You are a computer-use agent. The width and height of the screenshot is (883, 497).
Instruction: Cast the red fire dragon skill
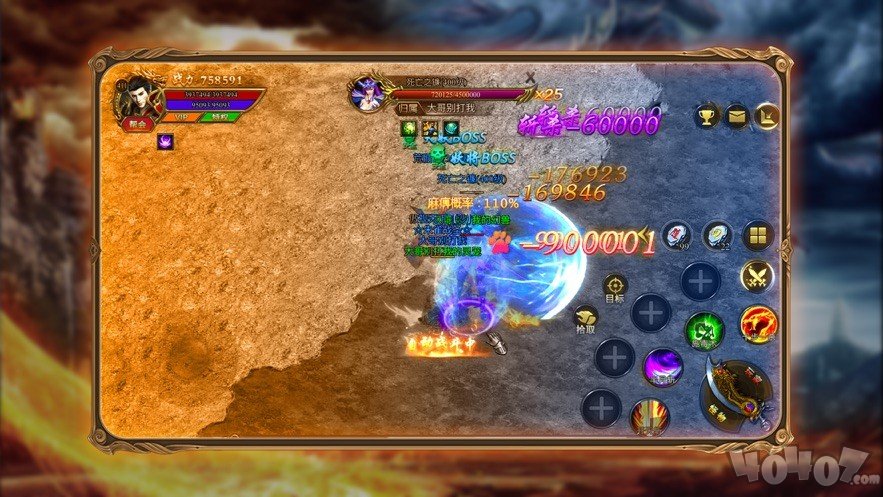758,323
